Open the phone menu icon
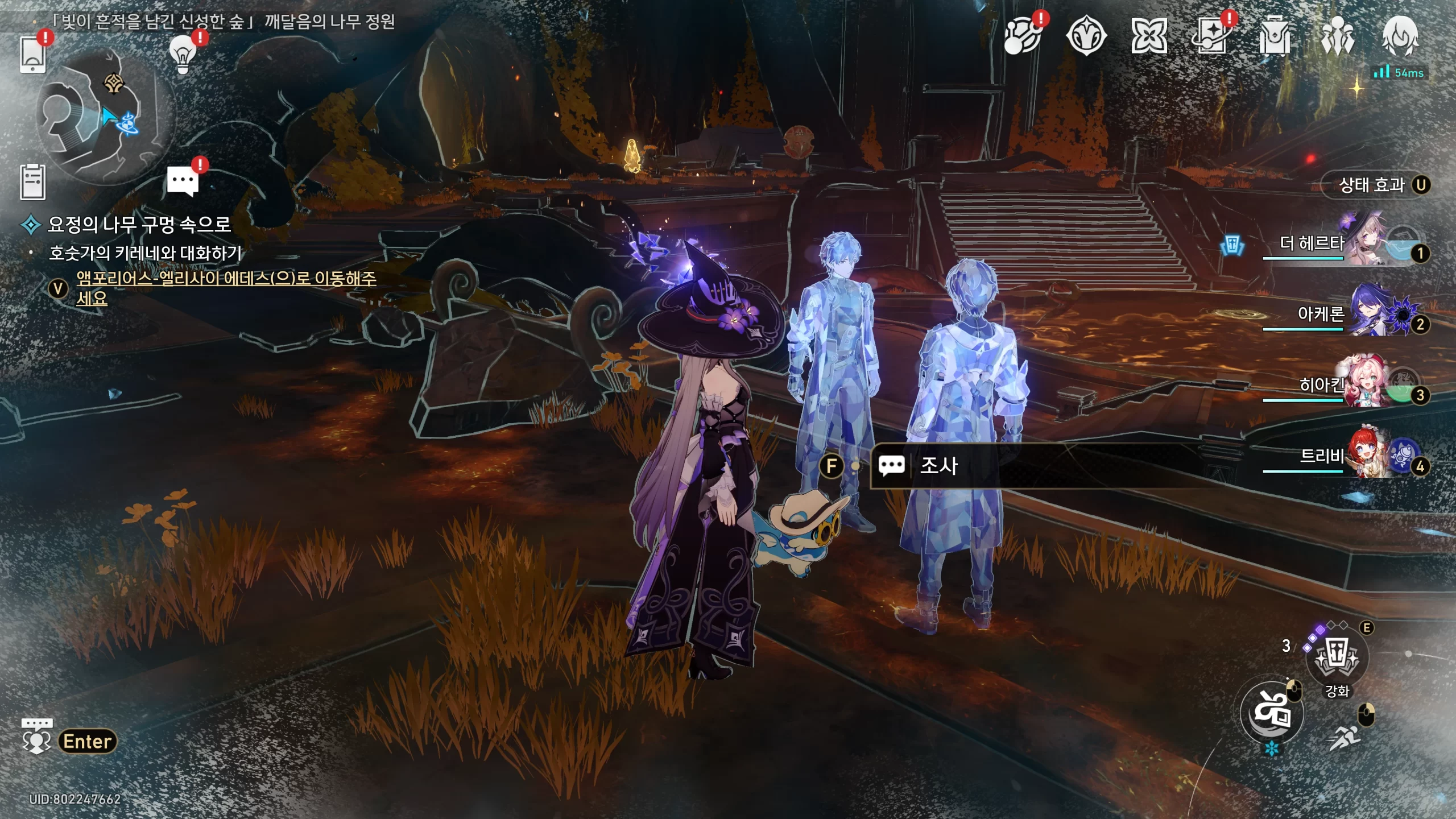The height and width of the screenshot is (819, 1456). tap(32, 55)
